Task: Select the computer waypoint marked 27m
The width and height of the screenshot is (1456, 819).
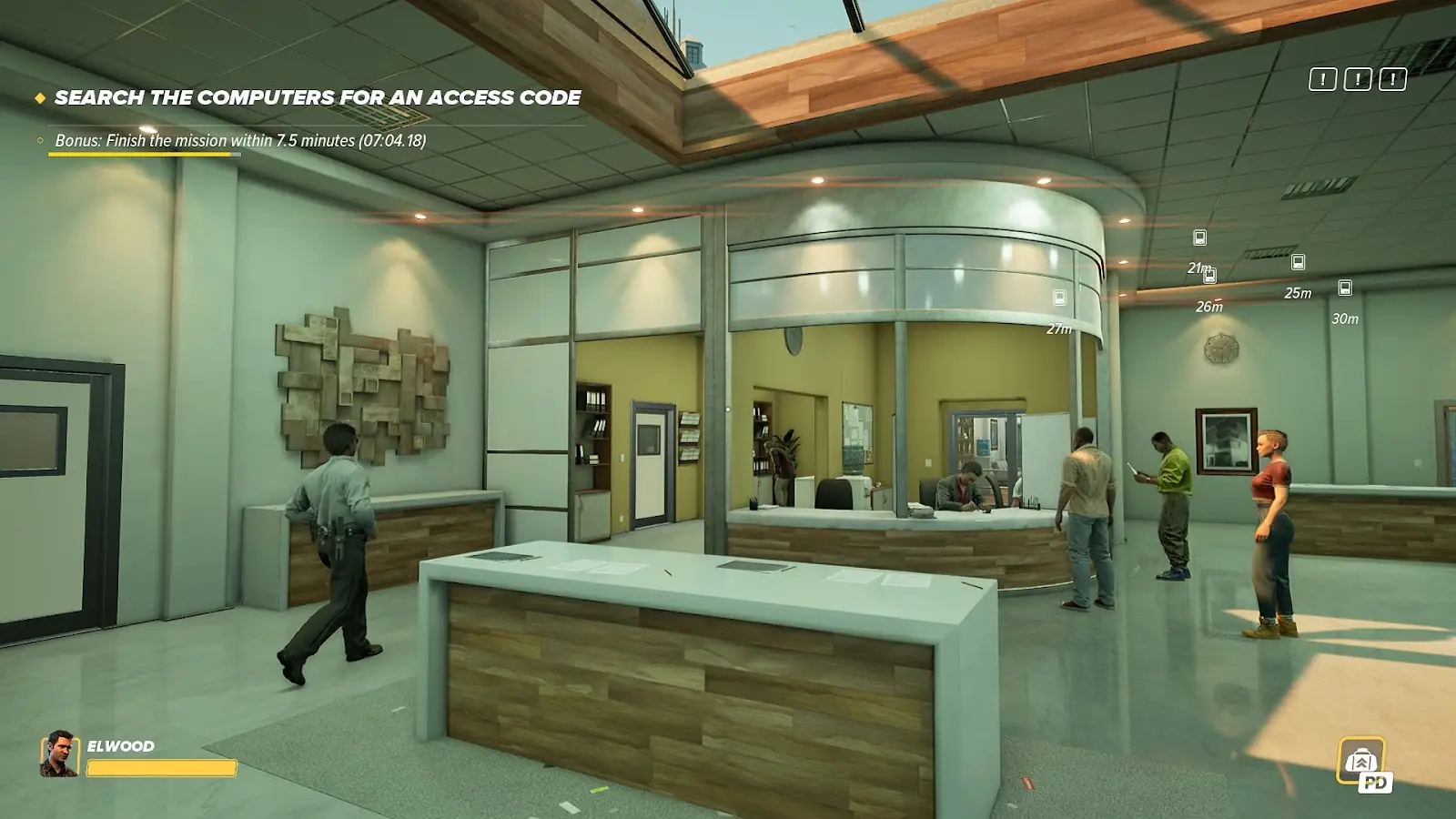Action: tap(1059, 298)
